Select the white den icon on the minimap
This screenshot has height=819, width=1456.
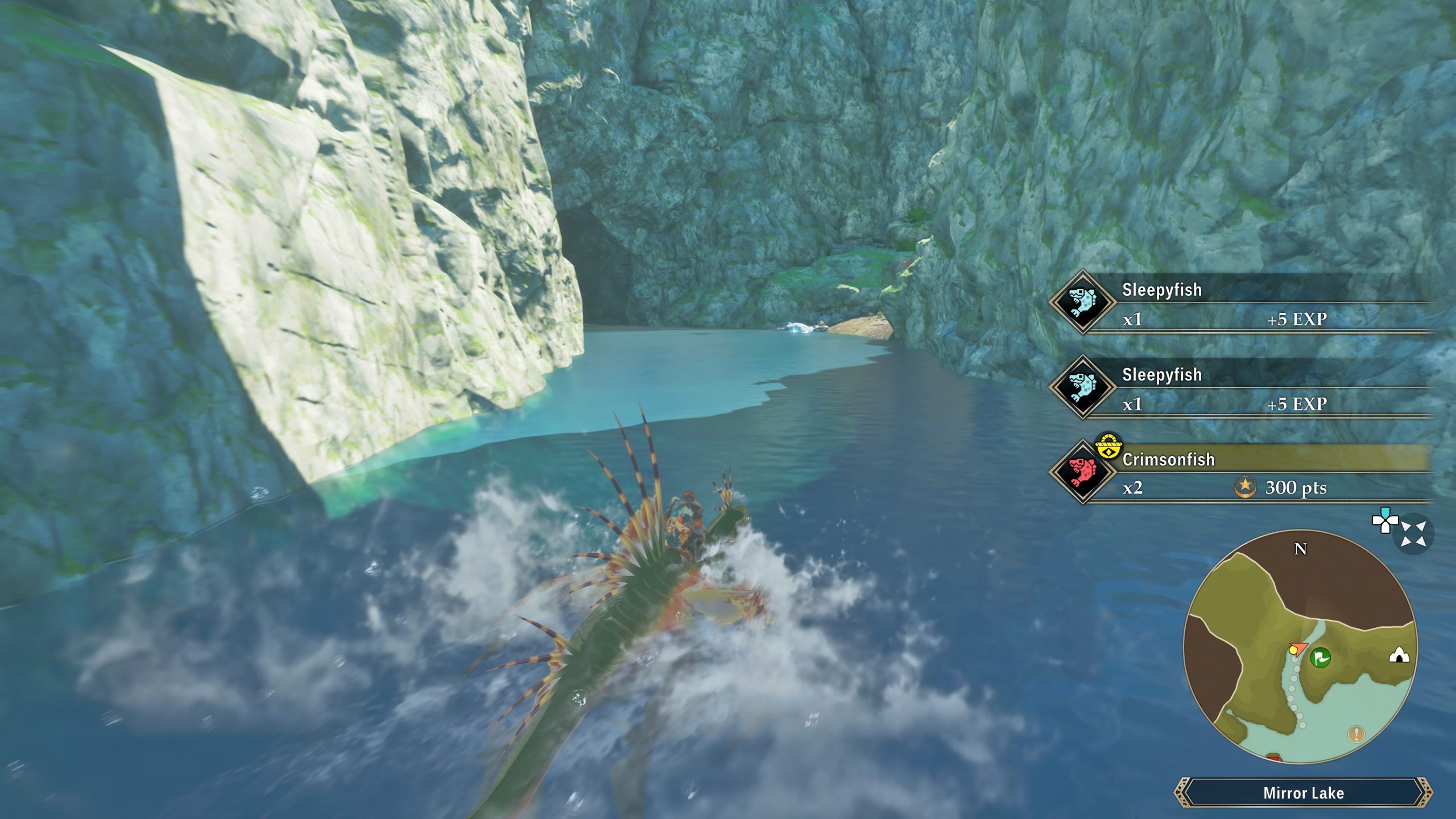pos(1399,656)
